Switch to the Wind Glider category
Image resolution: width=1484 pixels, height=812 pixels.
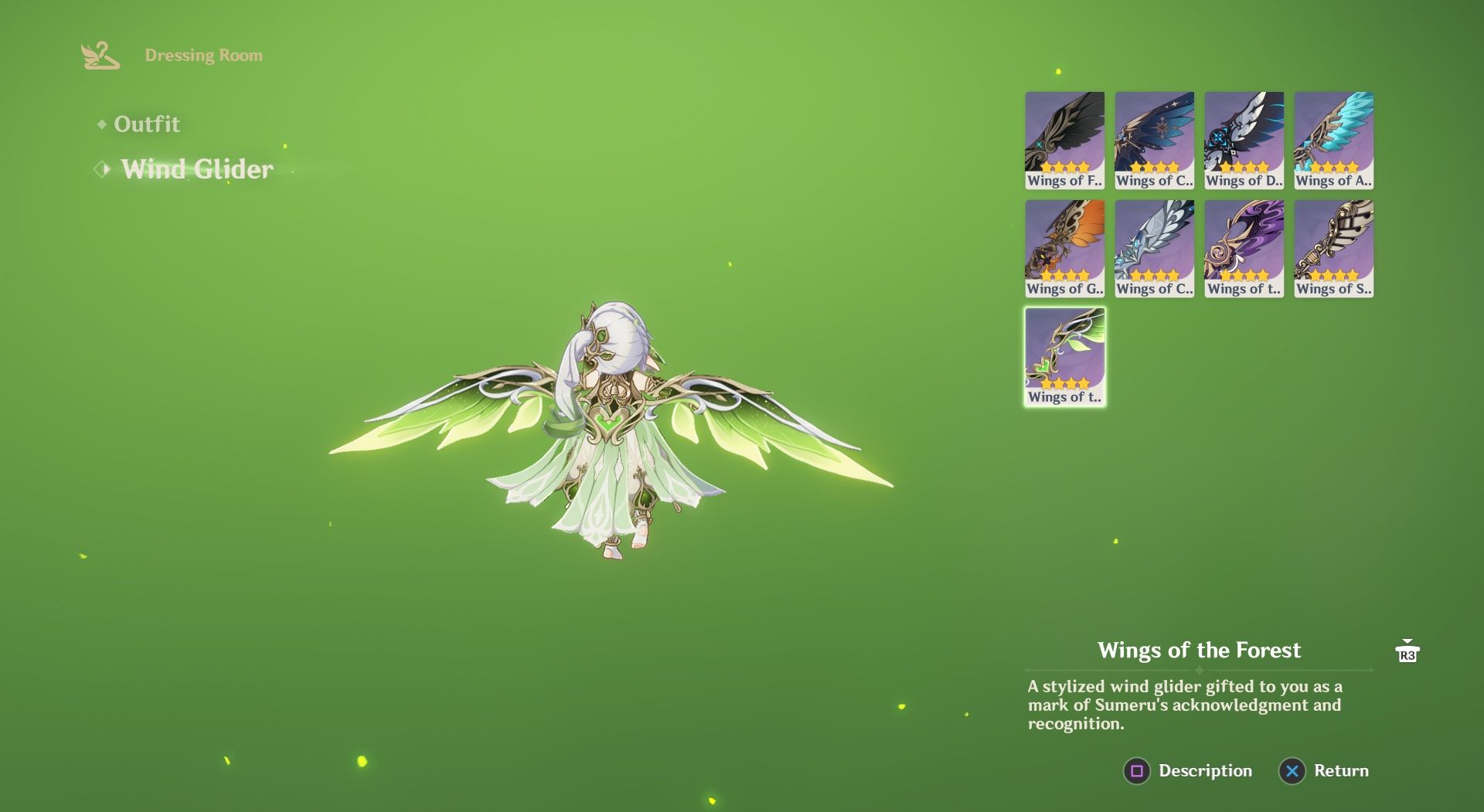coord(197,170)
